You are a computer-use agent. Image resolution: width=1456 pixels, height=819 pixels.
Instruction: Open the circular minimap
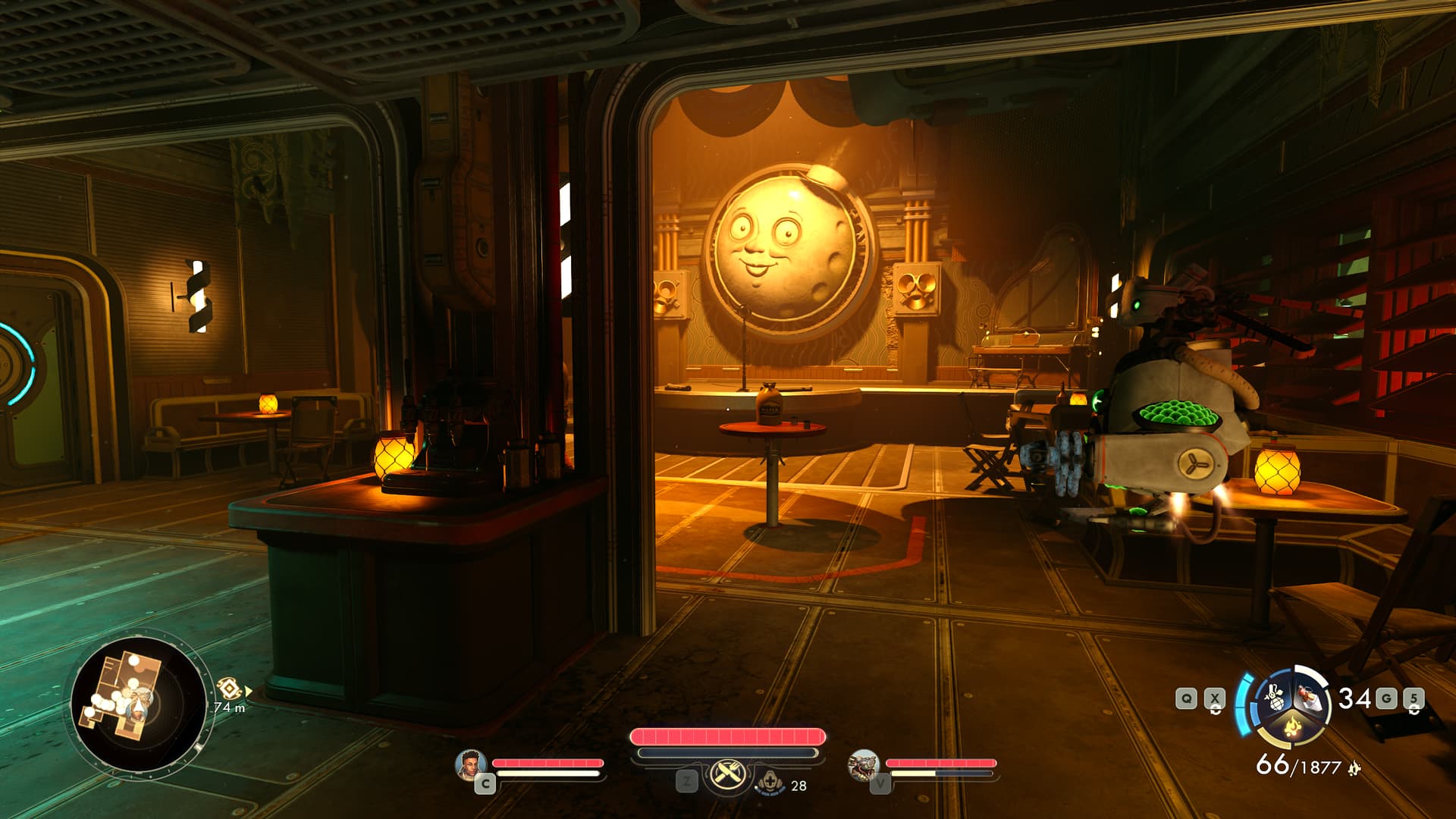coord(137,704)
